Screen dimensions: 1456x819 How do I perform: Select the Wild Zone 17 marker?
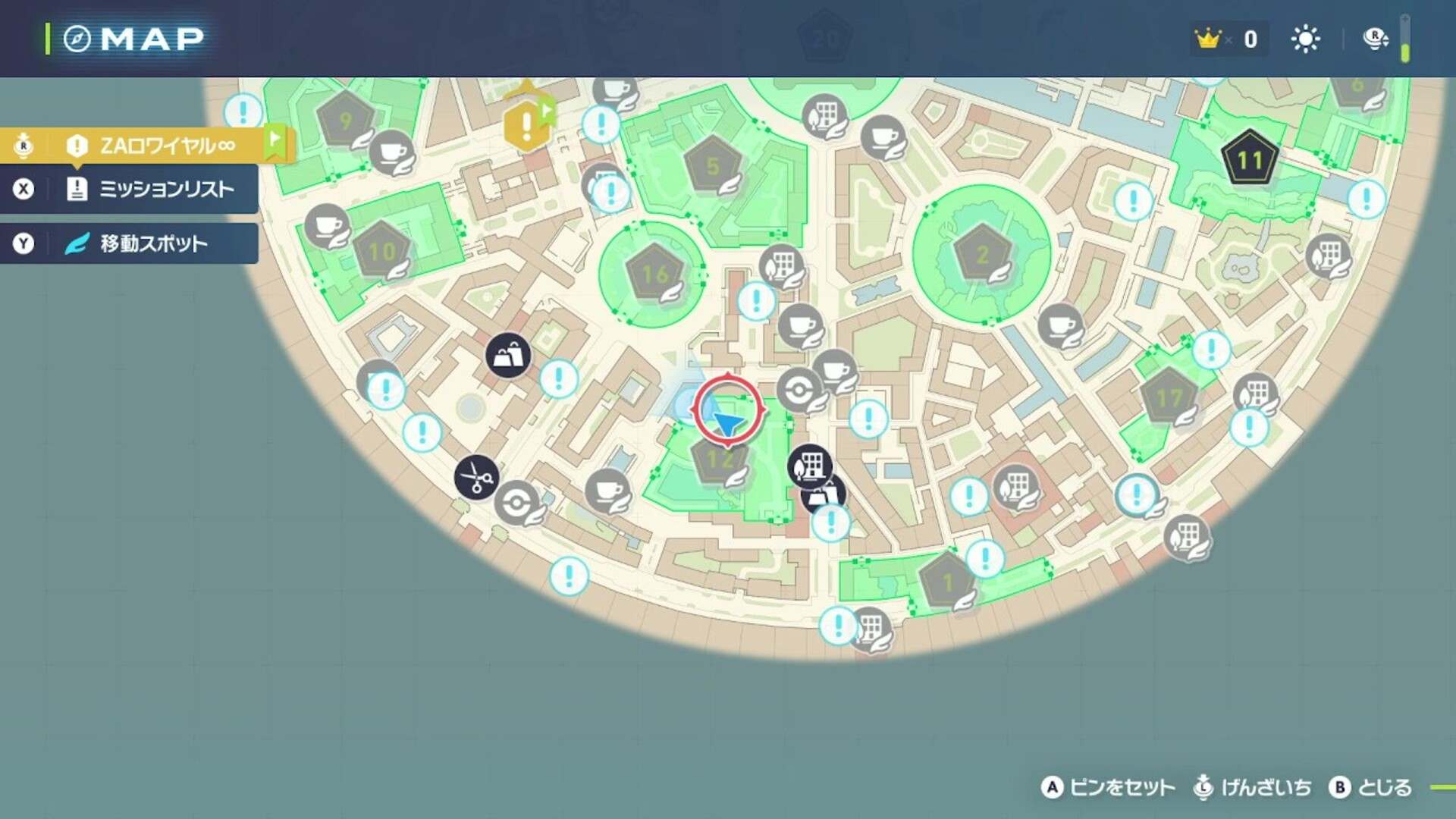[1169, 397]
